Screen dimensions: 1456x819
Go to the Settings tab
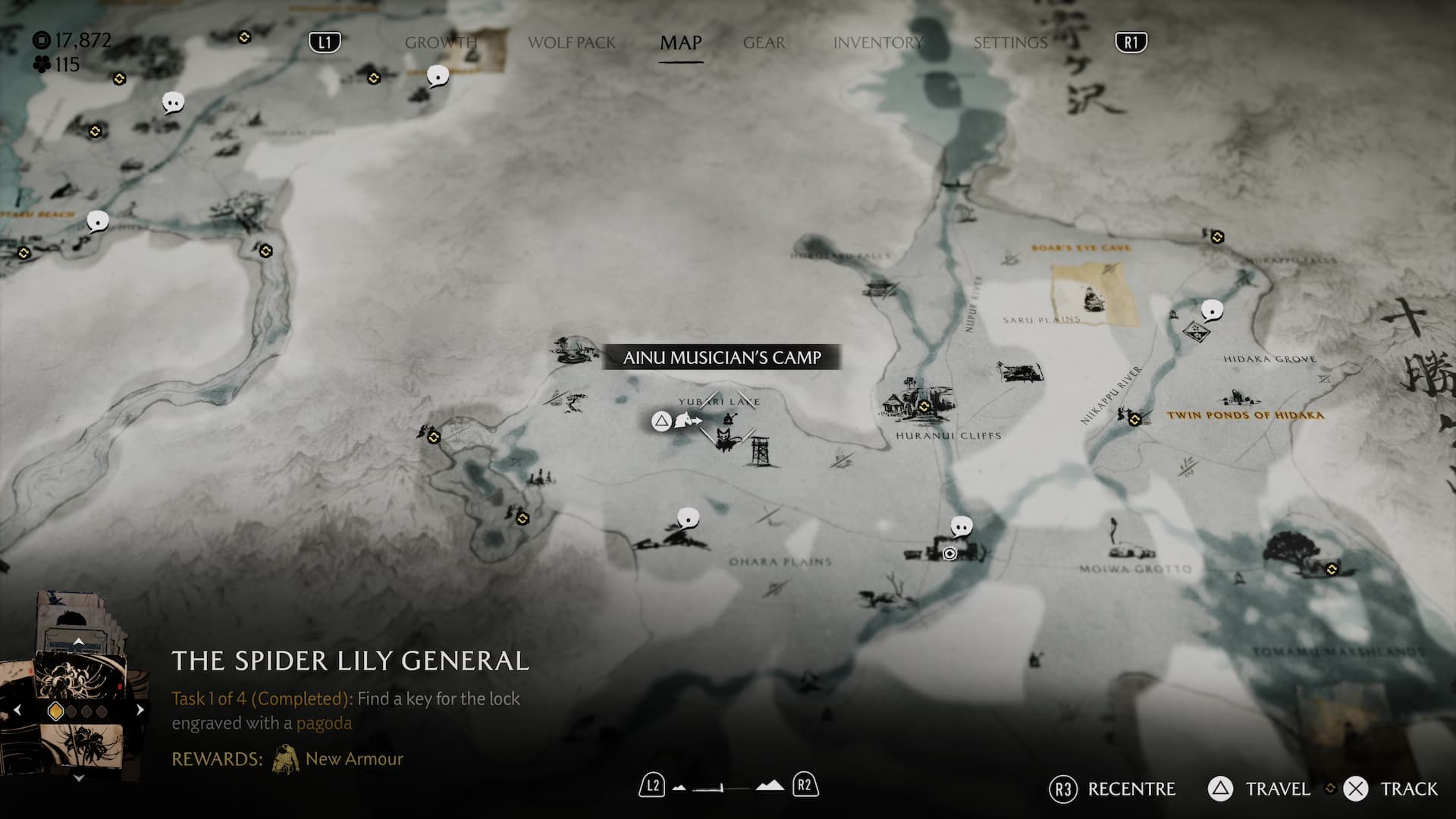tap(1010, 42)
